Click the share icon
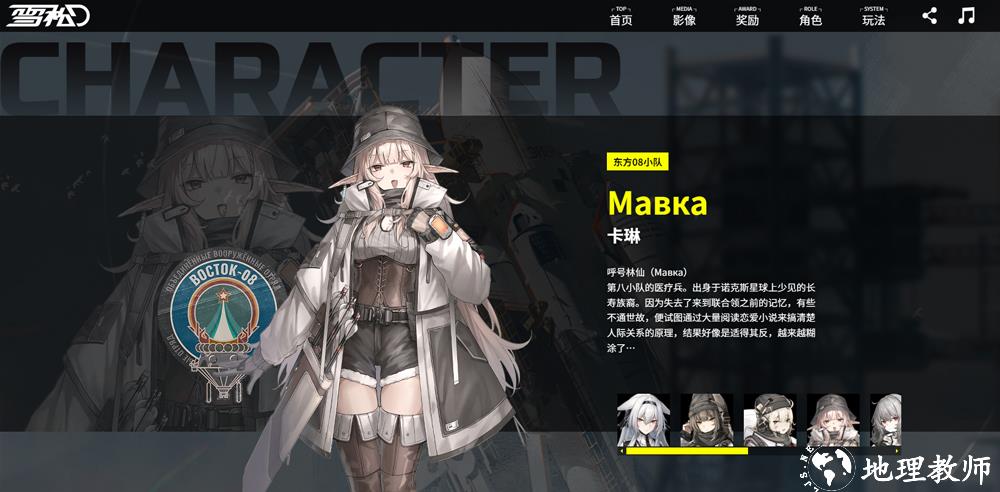Screen dimensions: 1000x492 point(930,15)
